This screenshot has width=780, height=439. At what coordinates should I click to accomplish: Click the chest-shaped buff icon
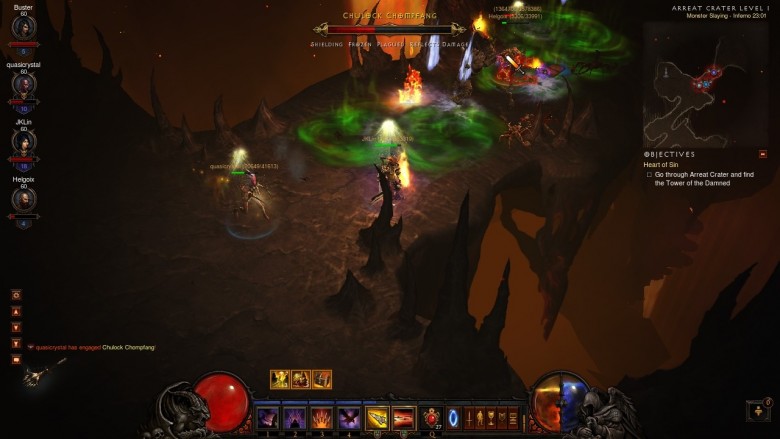(322, 379)
